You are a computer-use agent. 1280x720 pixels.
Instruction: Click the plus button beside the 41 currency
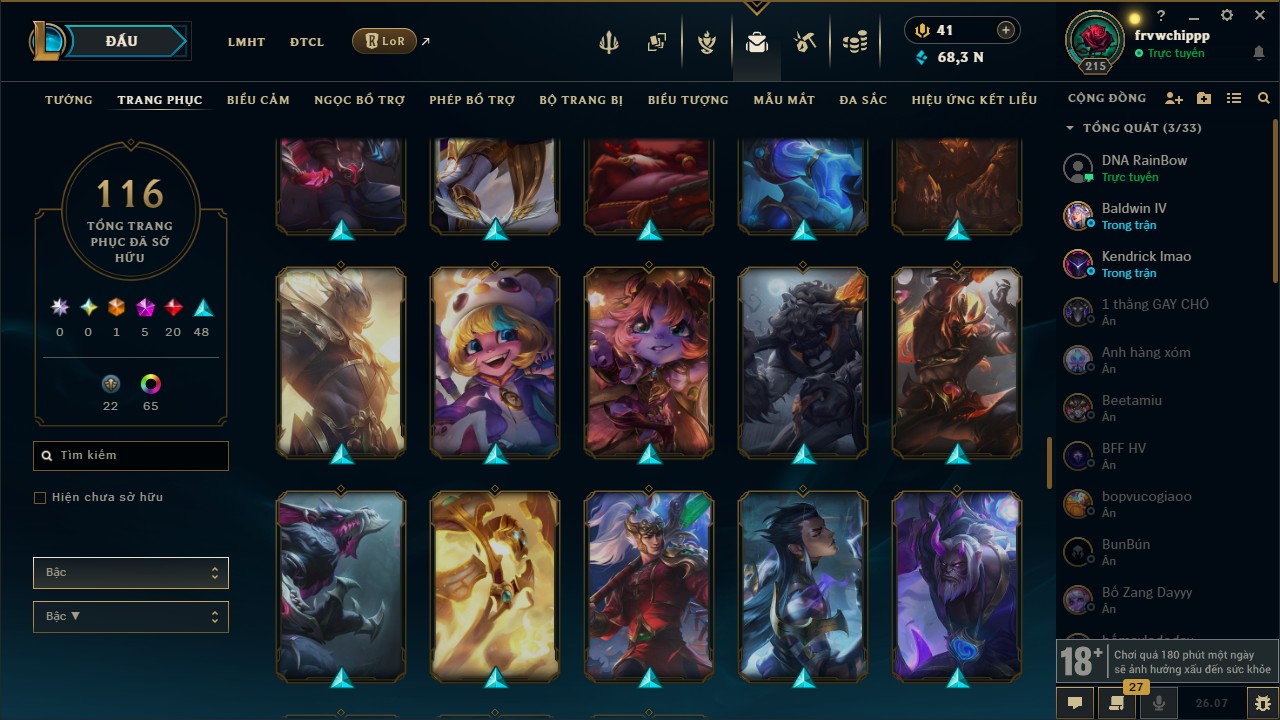1006,31
